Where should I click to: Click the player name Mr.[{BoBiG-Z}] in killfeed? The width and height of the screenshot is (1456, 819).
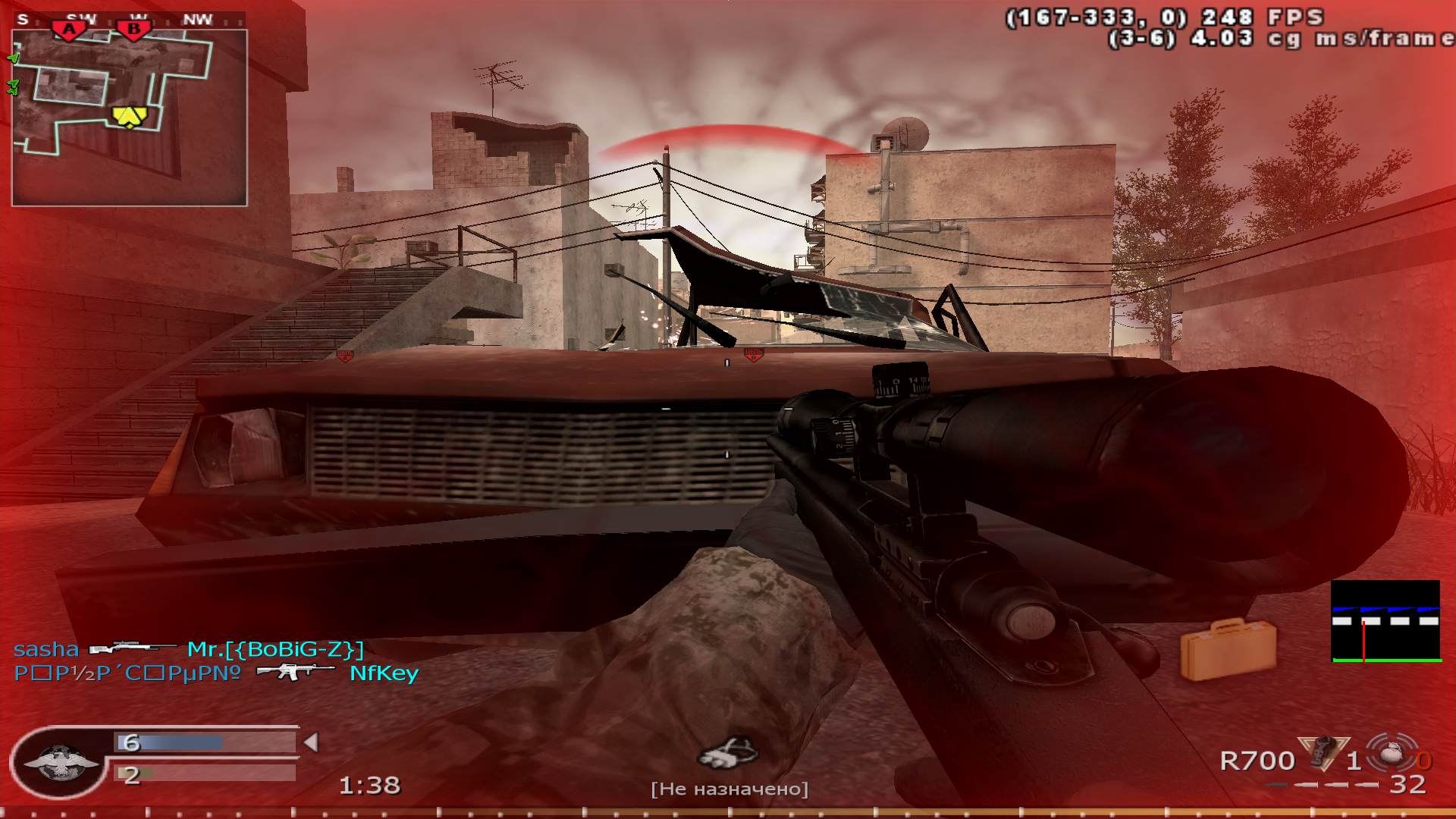[x=277, y=650]
